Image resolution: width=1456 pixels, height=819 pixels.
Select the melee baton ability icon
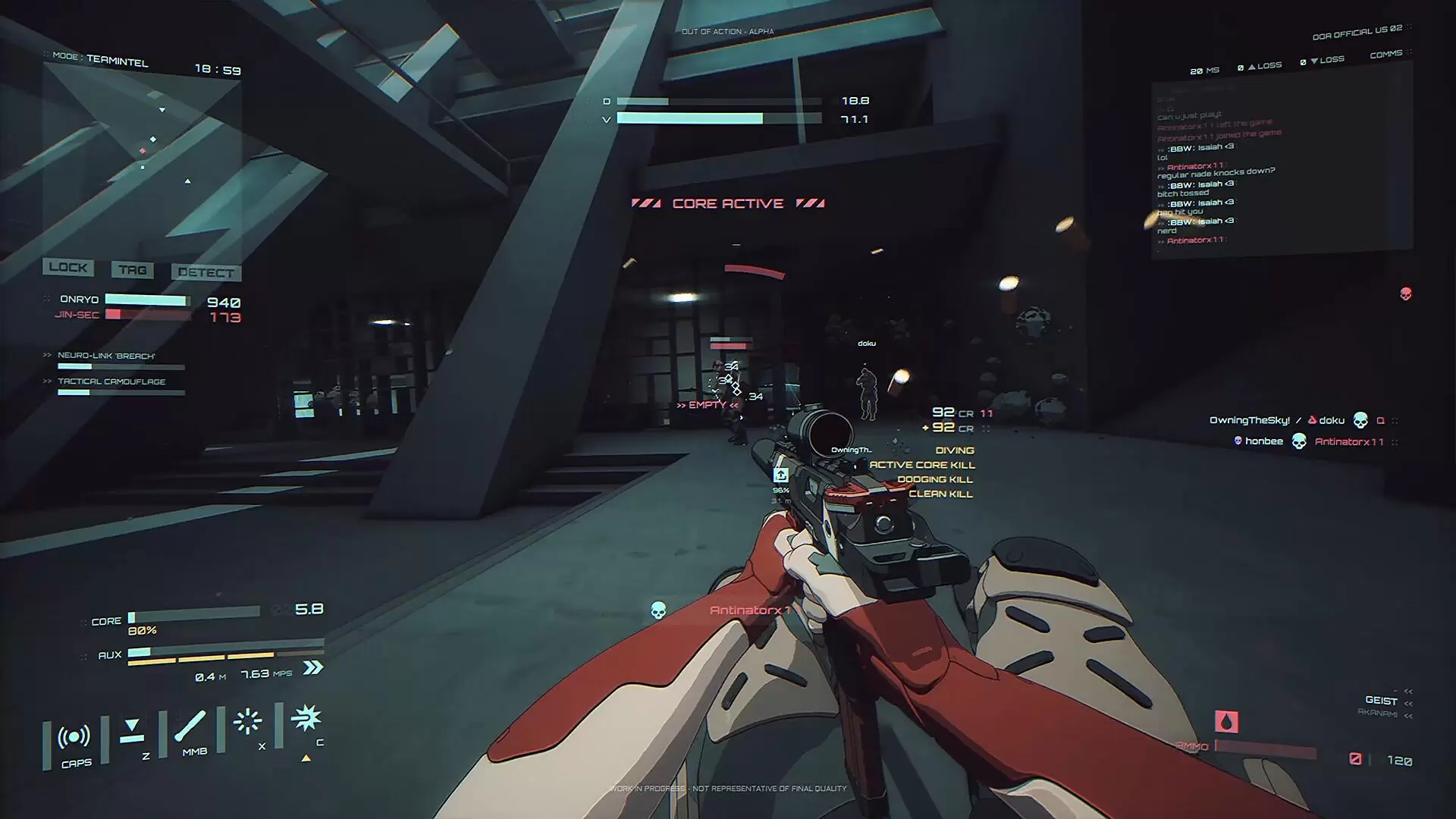pos(190,726)
